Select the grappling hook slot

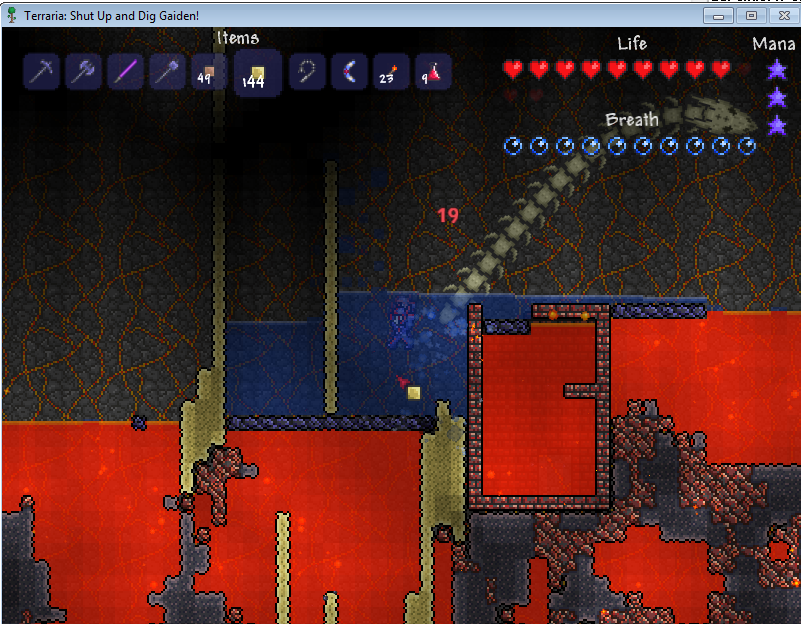coord(307,72)
